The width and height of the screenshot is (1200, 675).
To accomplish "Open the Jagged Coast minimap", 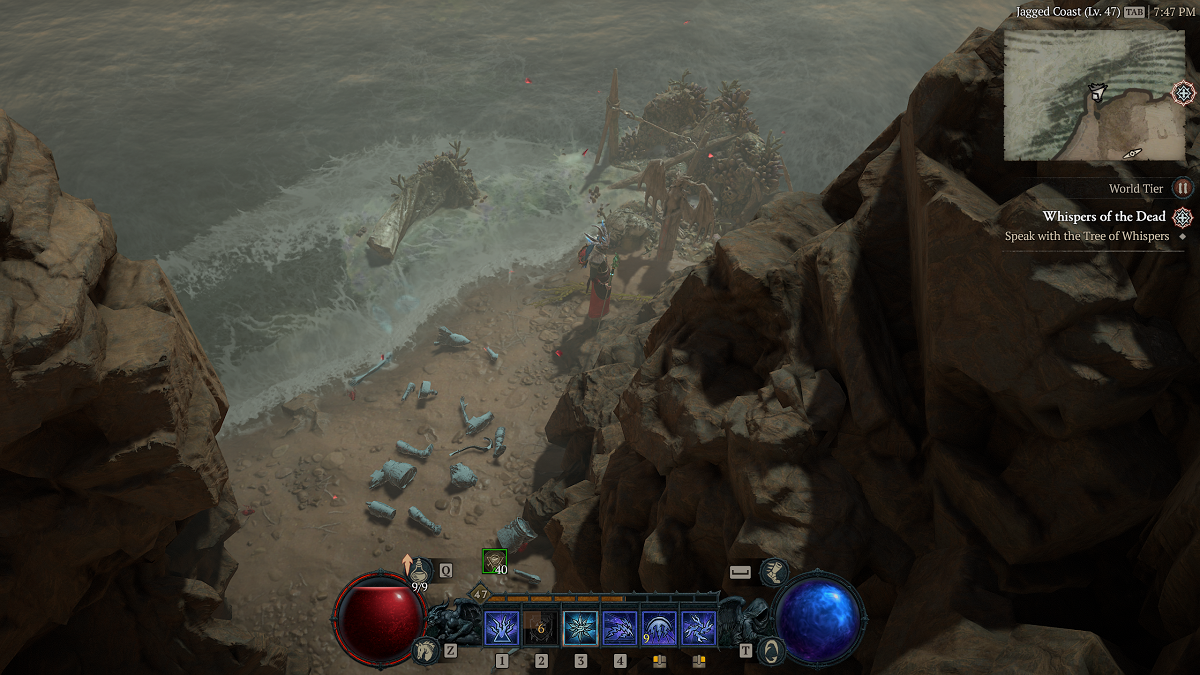I will [x=1094, y=94].
